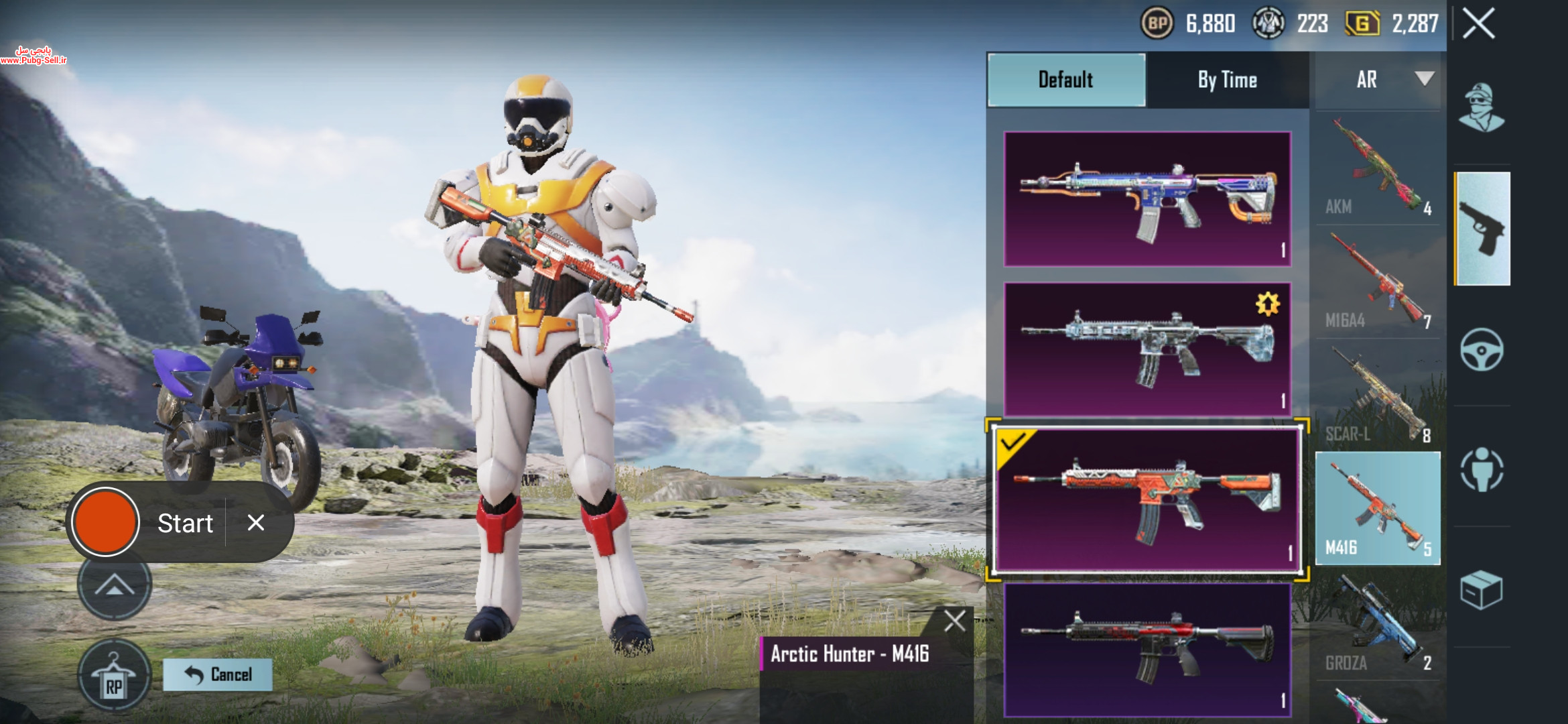The image size is (1568, 724).
Task: Open the pistol weapon skins category
Action: click(1482, 229)
